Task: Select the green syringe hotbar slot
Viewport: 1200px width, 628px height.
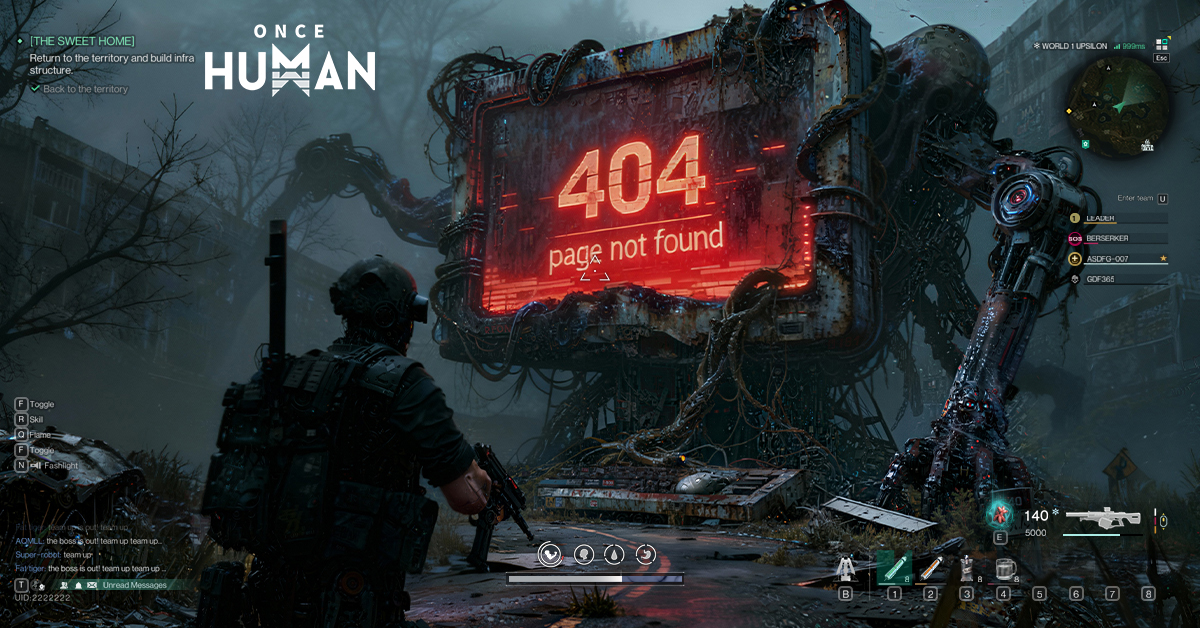Action: [x=893, y=569]
